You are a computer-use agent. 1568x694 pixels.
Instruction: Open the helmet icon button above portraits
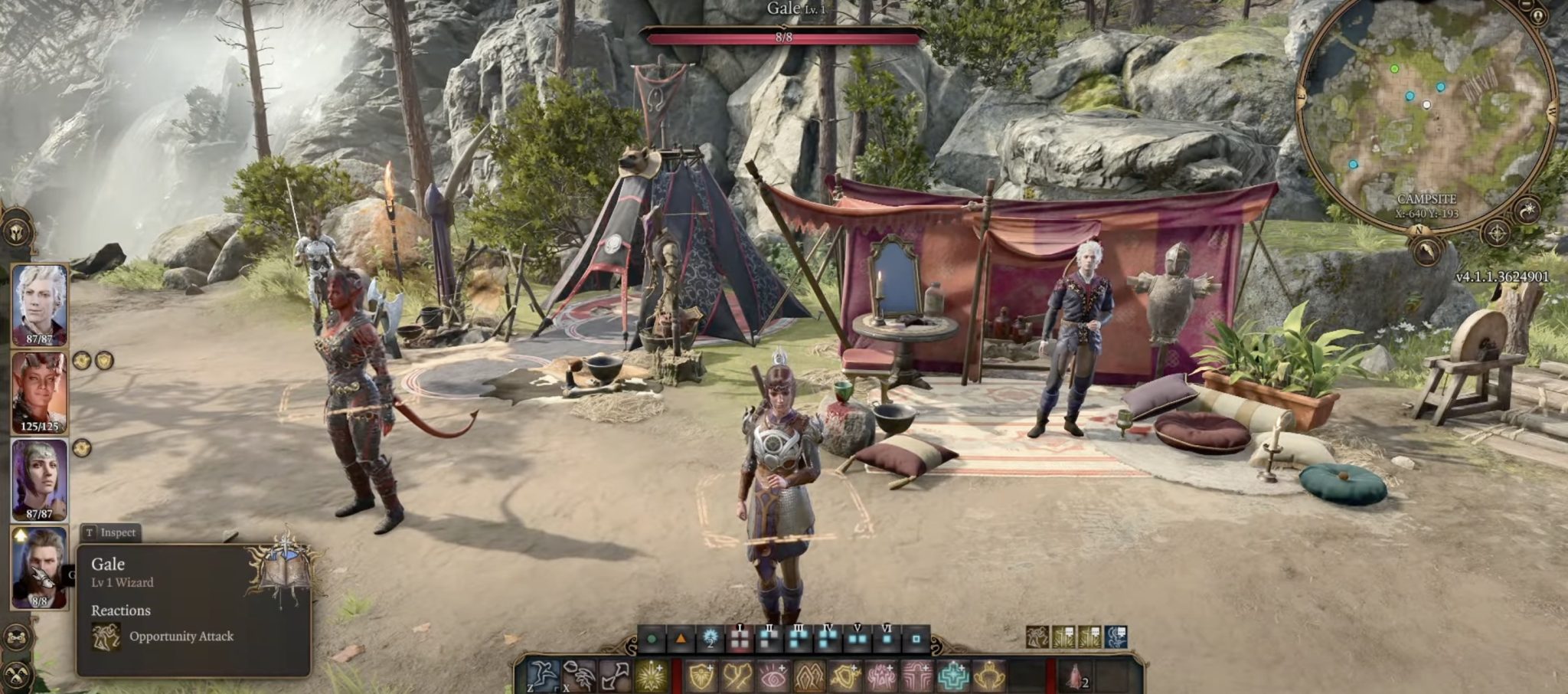tap(15, 230)
